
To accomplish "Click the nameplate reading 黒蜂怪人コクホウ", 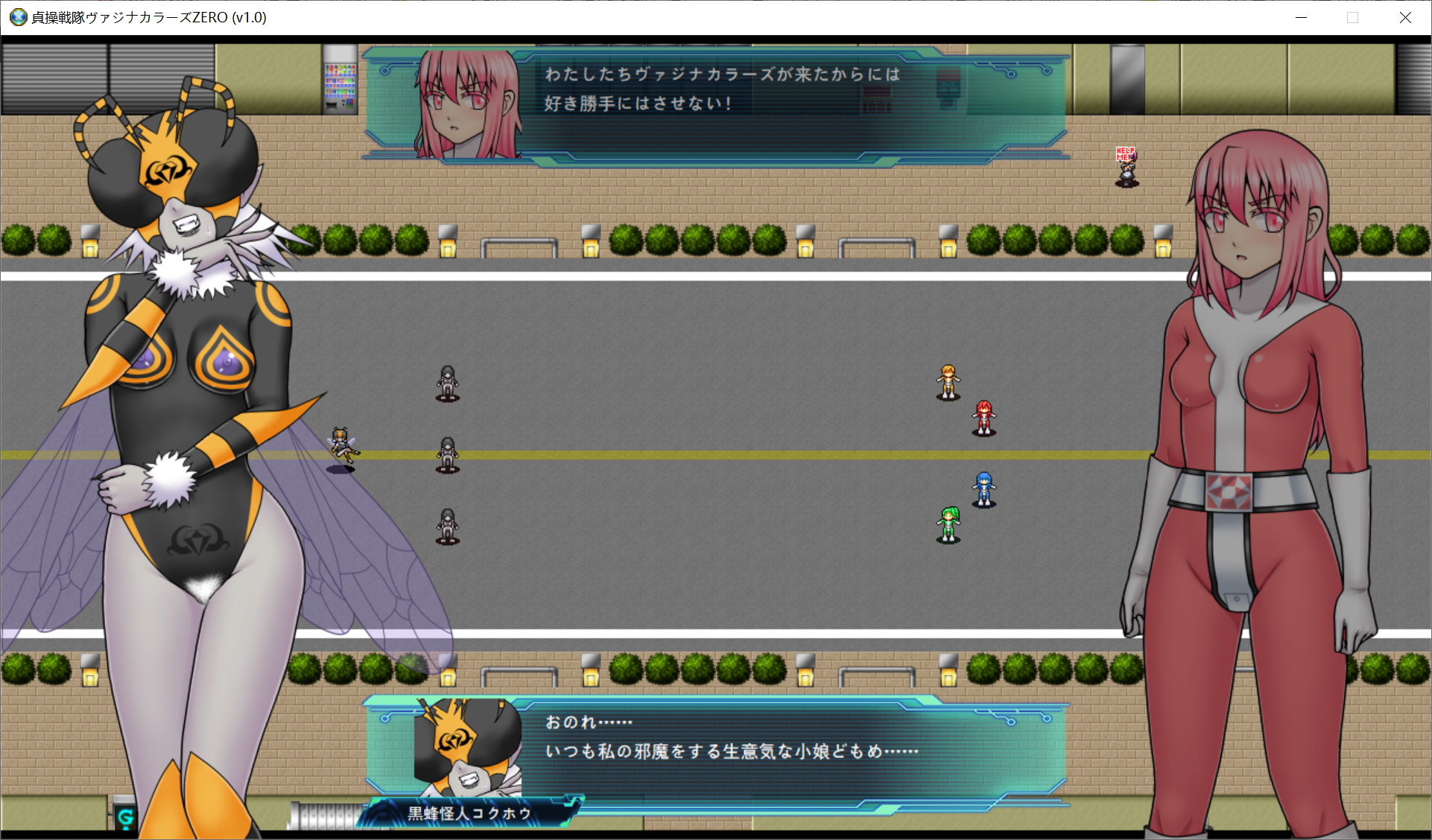I will pyautogui.click(x=468, y=813).
